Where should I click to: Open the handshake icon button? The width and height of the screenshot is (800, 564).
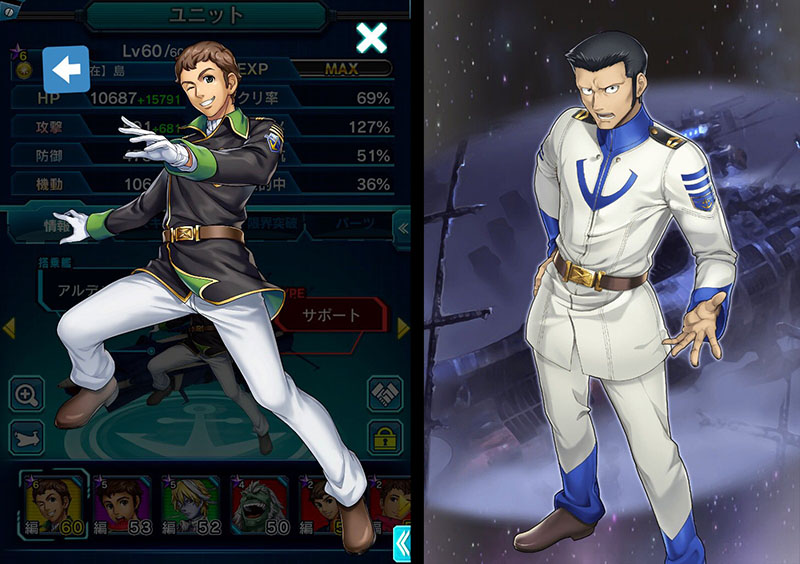point(385,394)
